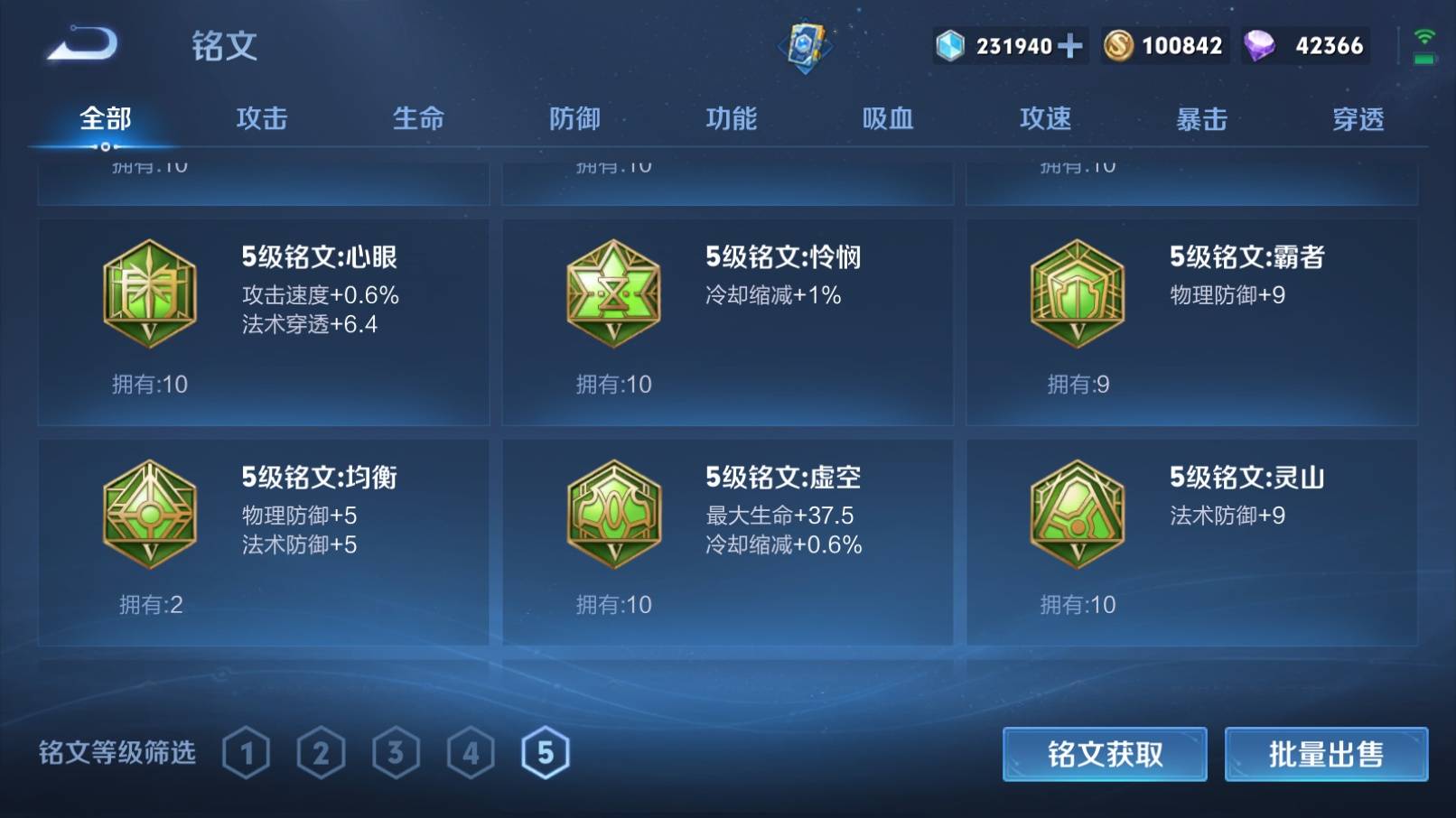Select the 霸者 rune emblem icon

(1078, 293)
